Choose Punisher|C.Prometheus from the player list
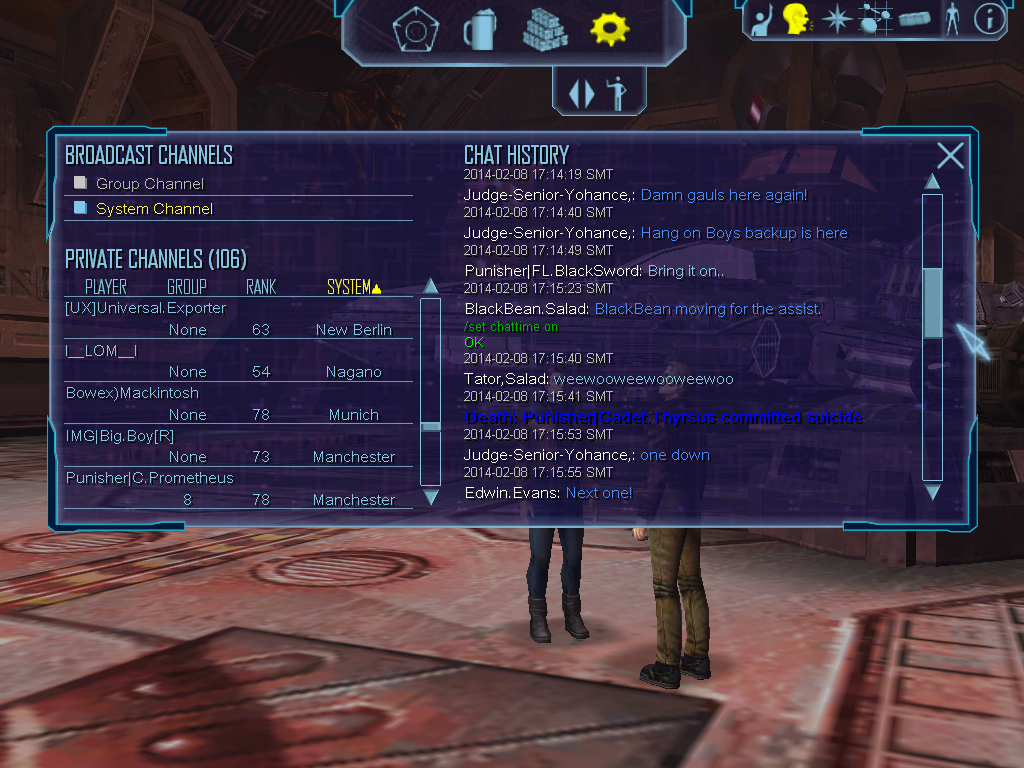Image resolution: width=1024 pixels, height=768 pixels. pos(149,478)
